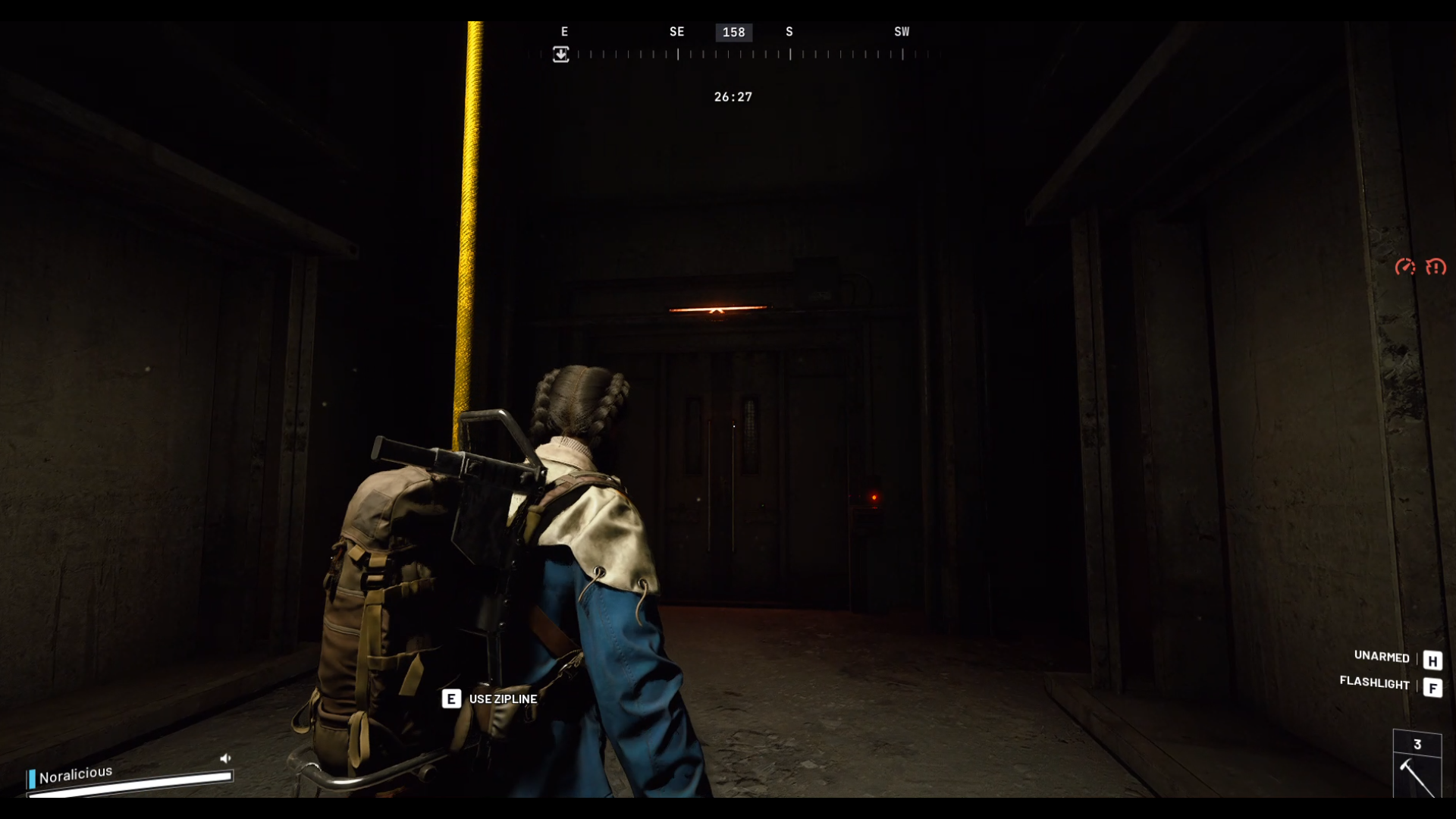This screenshot has height=819, width=1456.
Task: Select the red speedometer status icon
Action: click(x=1405, y=267)
